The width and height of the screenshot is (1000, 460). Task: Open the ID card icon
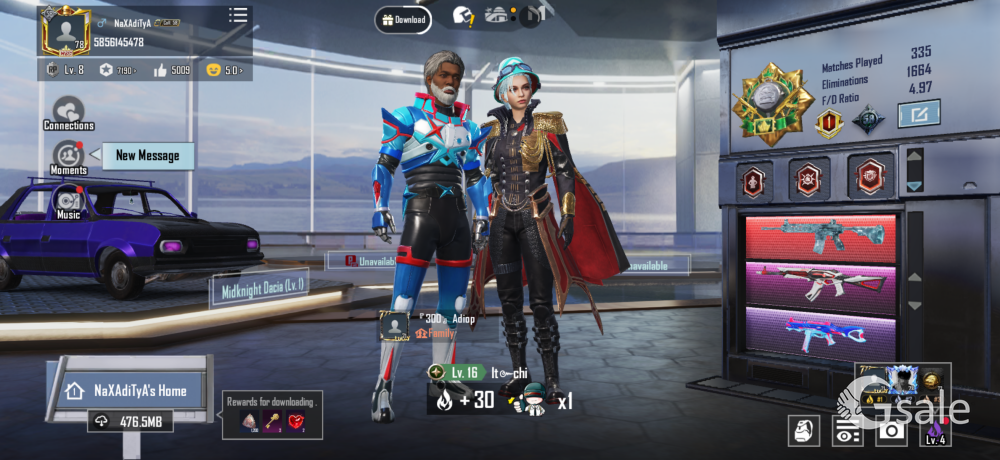pos(847,431)
